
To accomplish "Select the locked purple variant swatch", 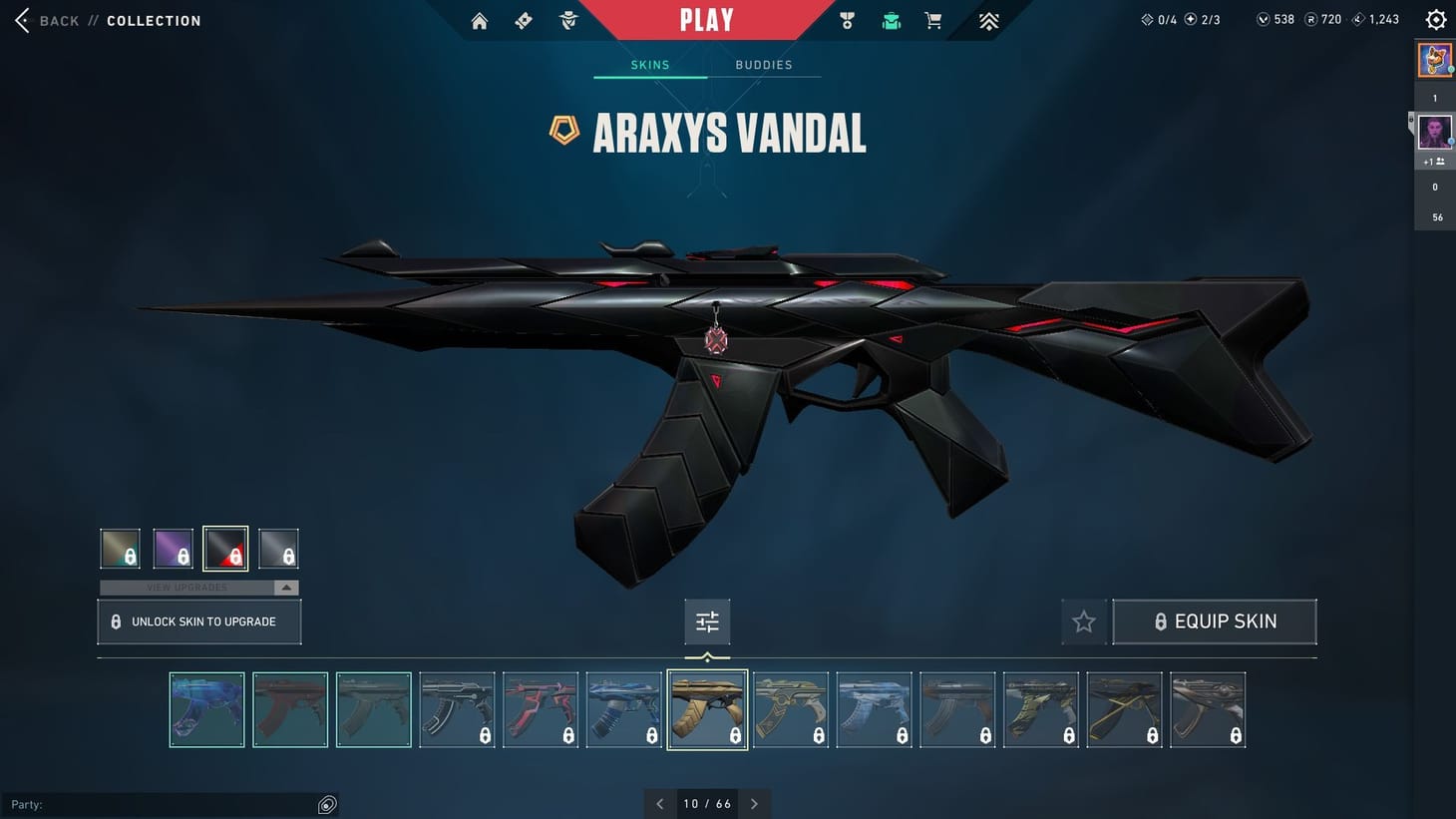I will click(173, 548).
